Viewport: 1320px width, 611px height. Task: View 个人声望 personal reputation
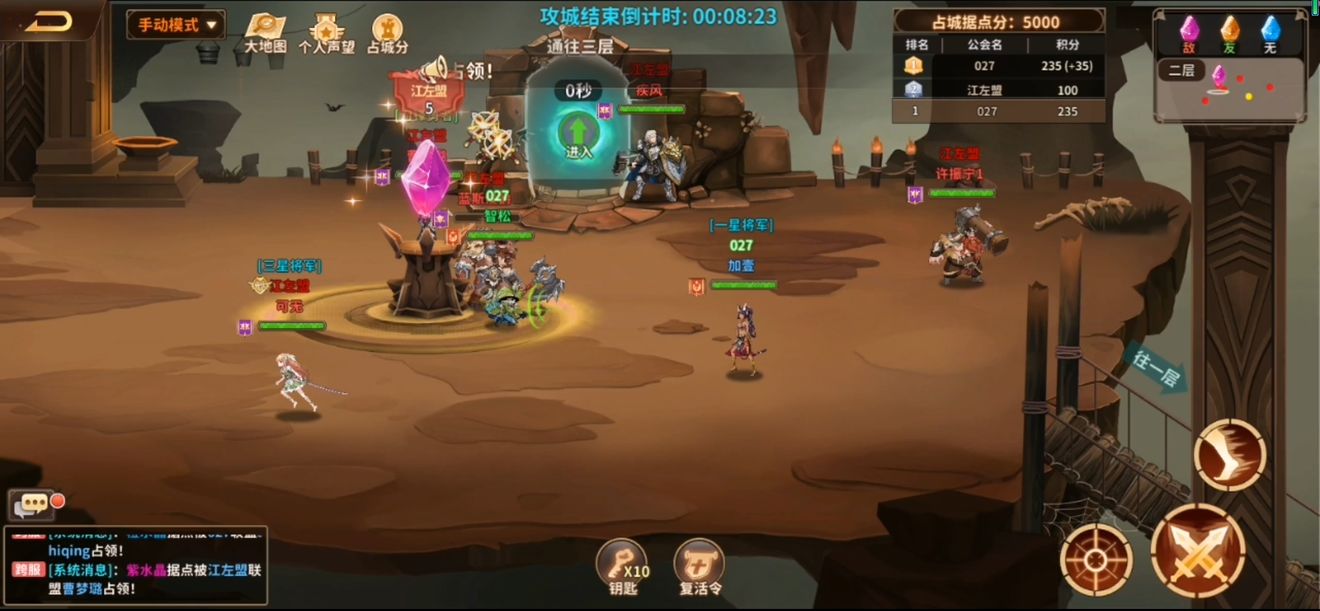[326, 33]
